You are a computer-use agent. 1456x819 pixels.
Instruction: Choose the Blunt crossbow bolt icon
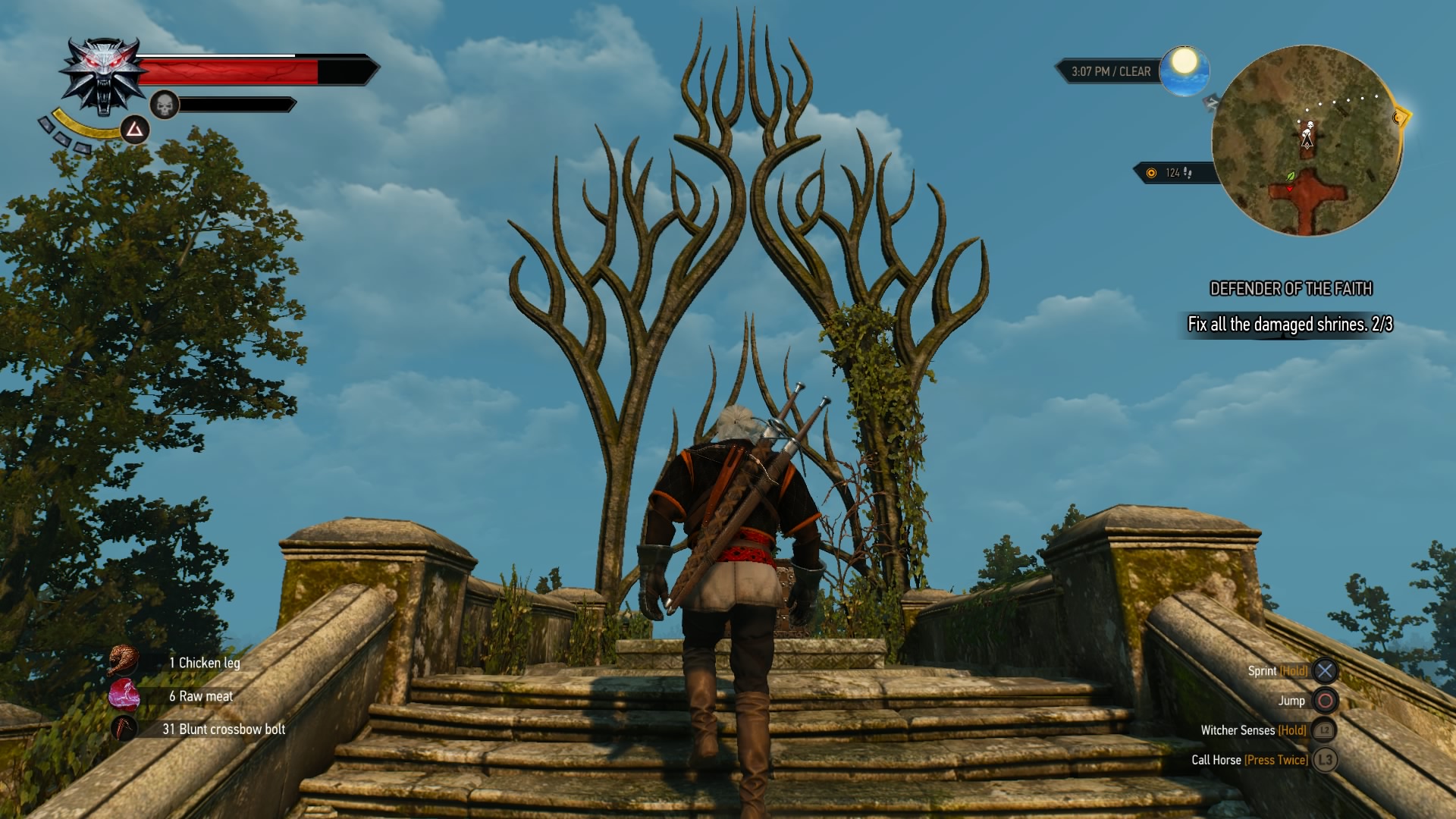click(x=124, y=728)
